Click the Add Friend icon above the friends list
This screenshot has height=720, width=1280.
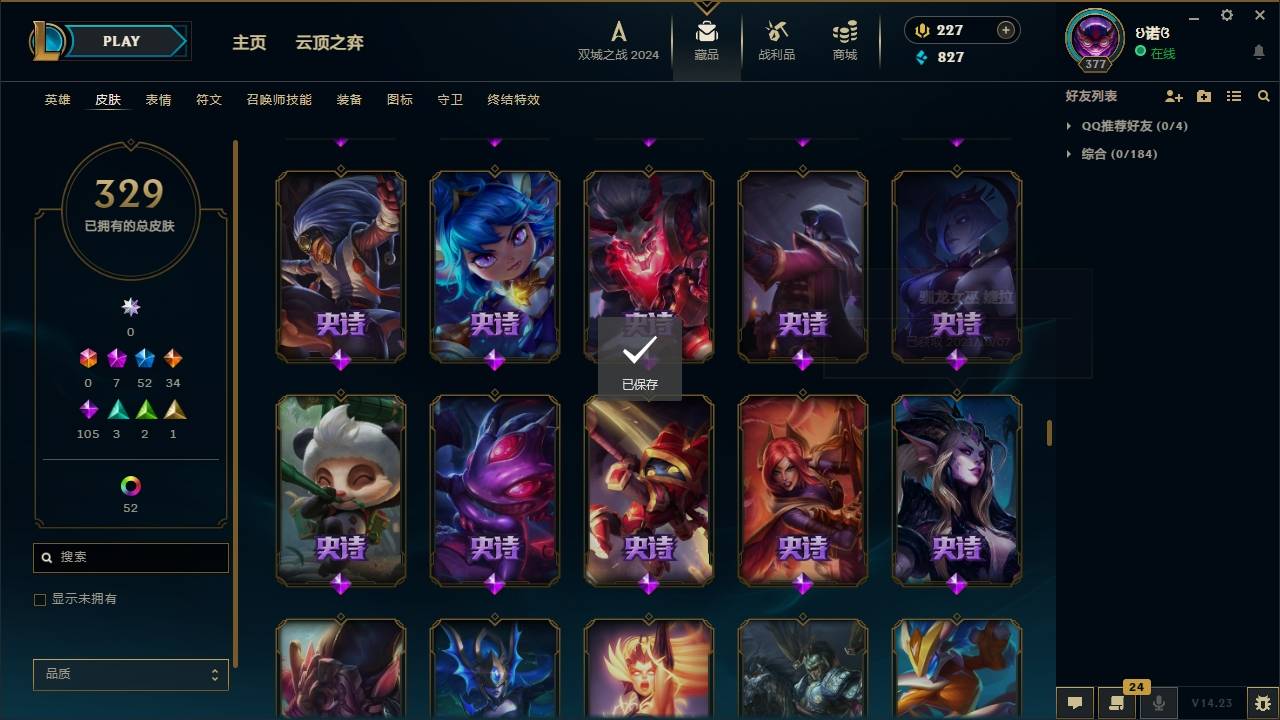[1172, 96]
